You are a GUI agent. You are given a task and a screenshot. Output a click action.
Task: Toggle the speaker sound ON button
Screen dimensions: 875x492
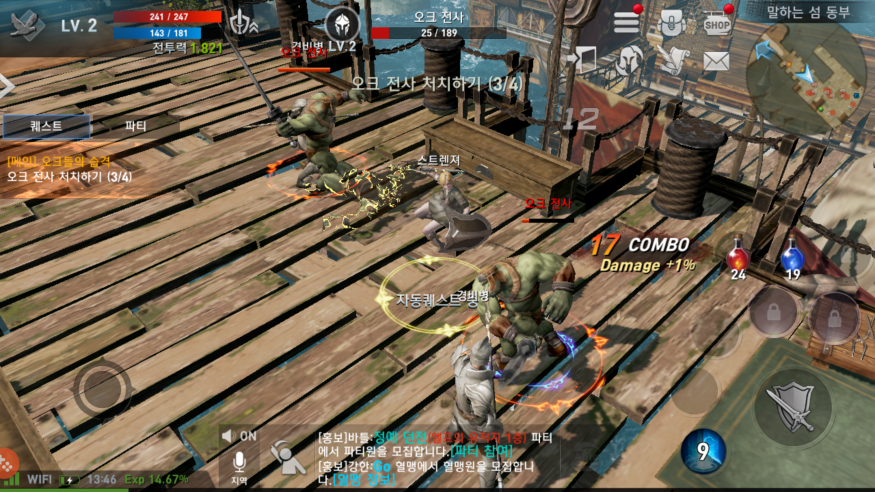pyautogui.click(x=239, y=436)
